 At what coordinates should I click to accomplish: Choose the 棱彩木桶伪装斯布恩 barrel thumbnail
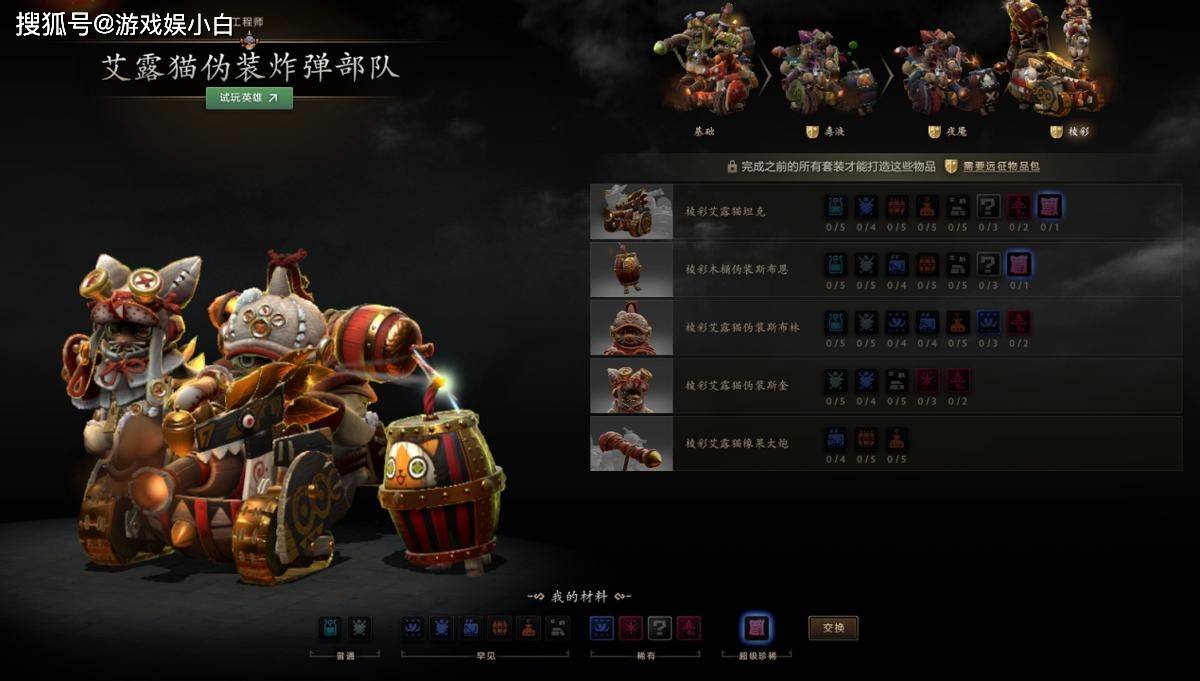pos(631,269)
